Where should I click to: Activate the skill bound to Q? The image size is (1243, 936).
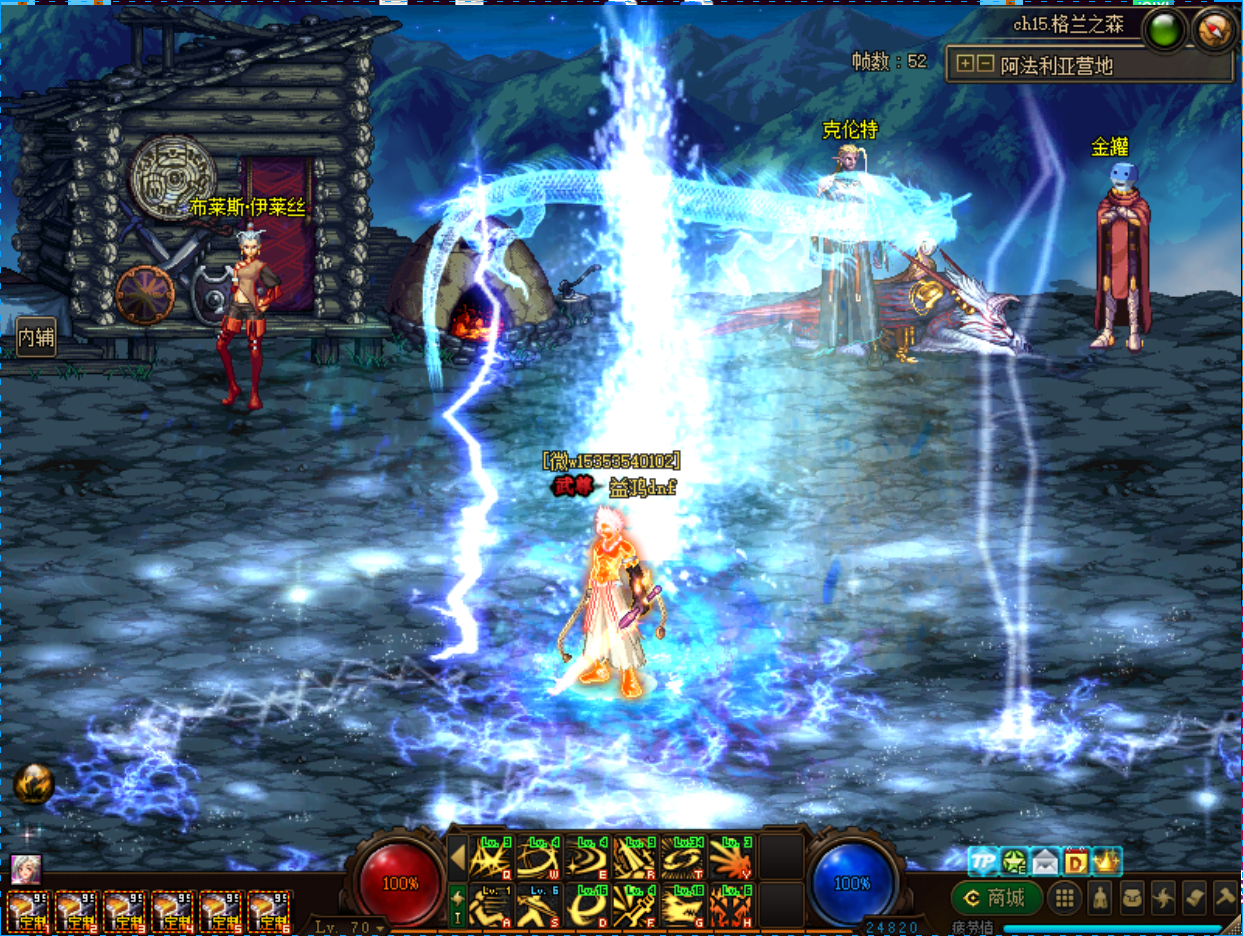click(x=492, y=858)
